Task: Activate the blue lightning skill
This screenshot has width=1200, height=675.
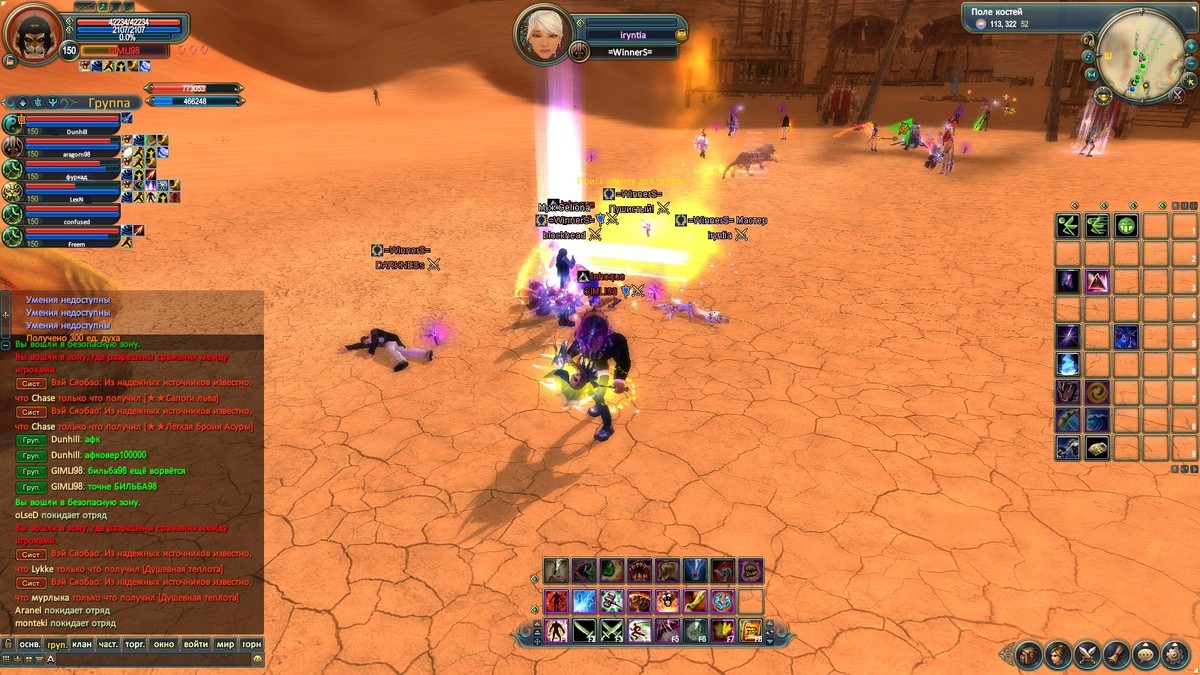Action: (x=585, y=601)
